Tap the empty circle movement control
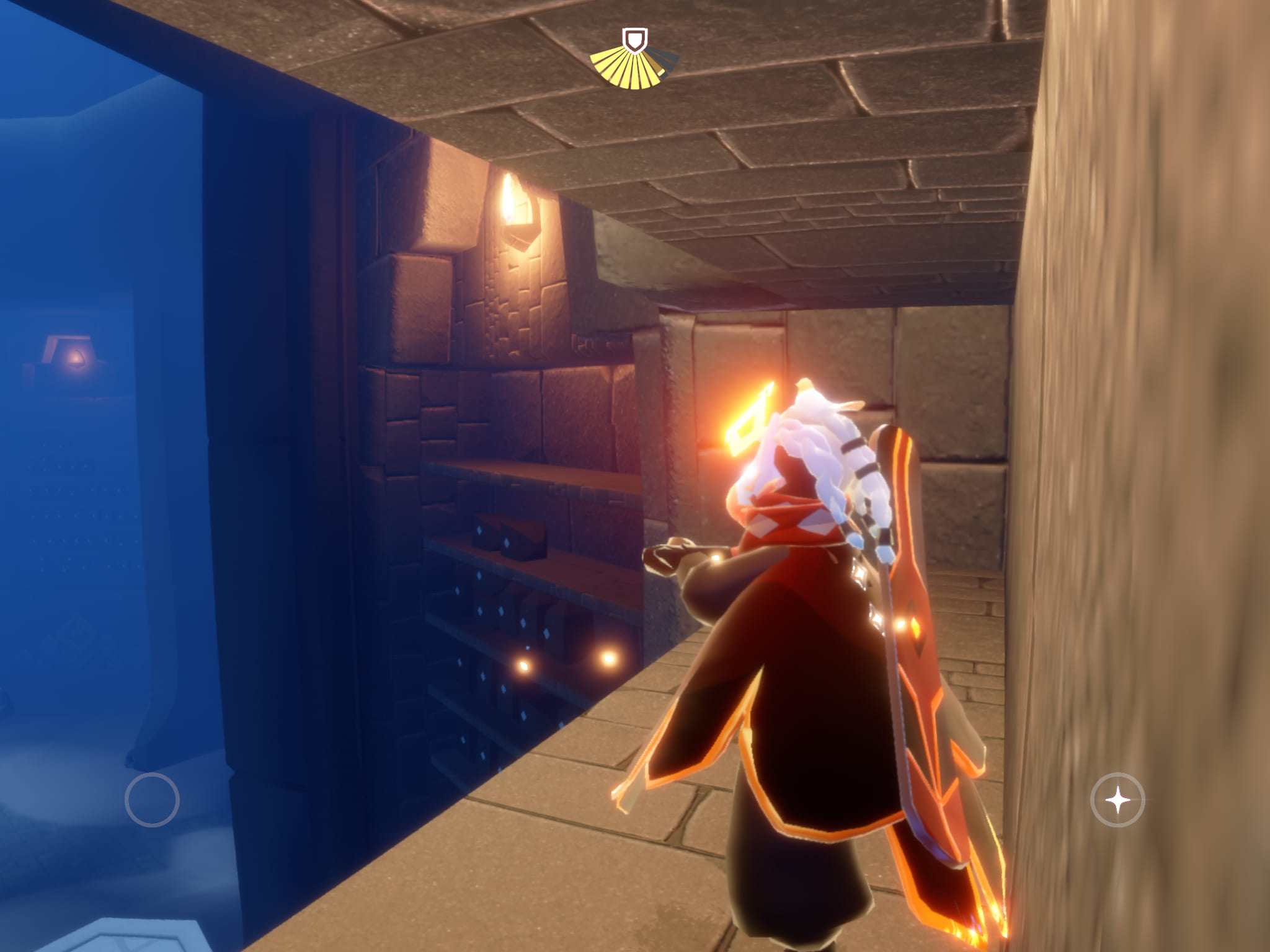The image size is (1270, 952). 152,800
